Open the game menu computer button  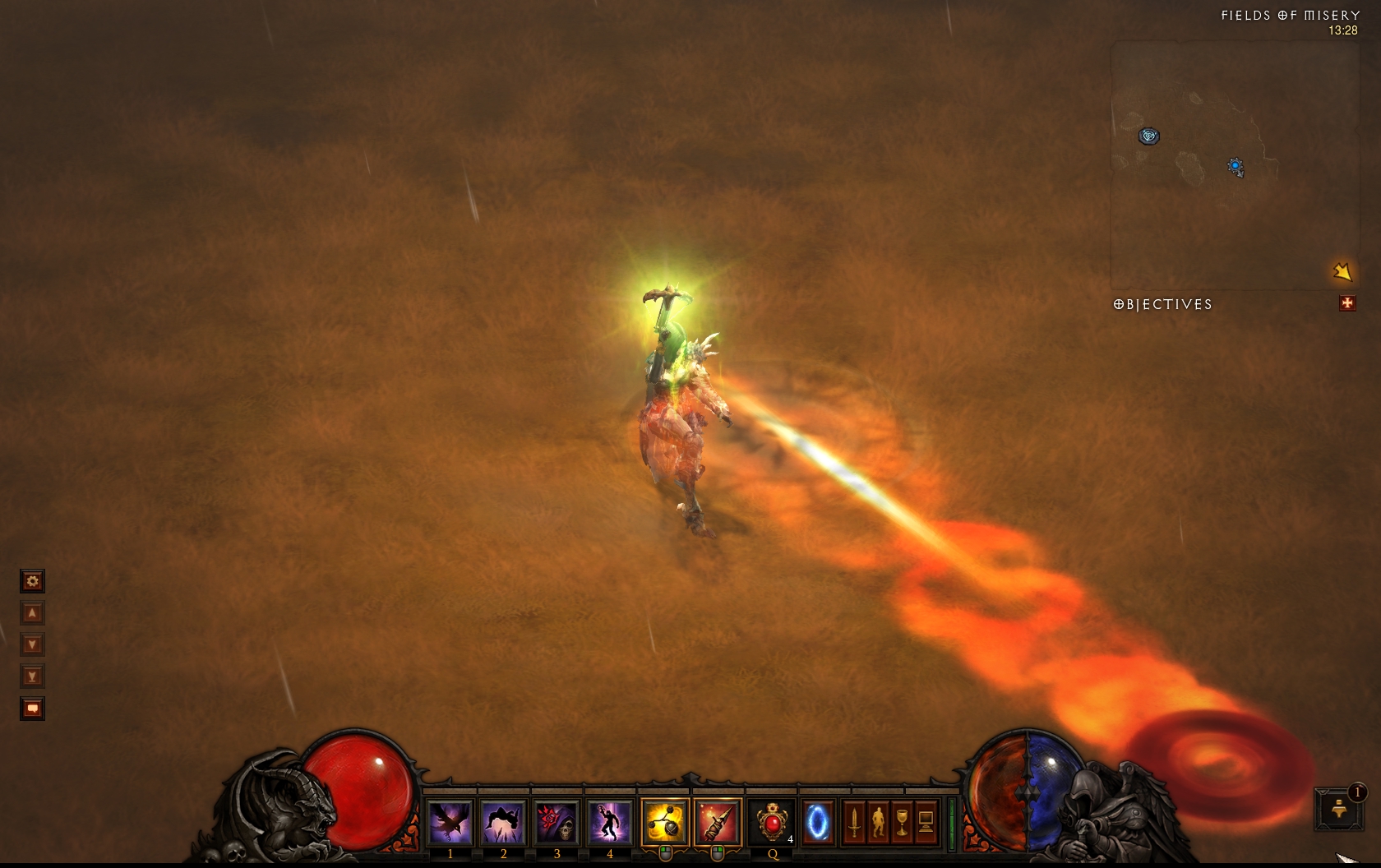click(926, 821)
